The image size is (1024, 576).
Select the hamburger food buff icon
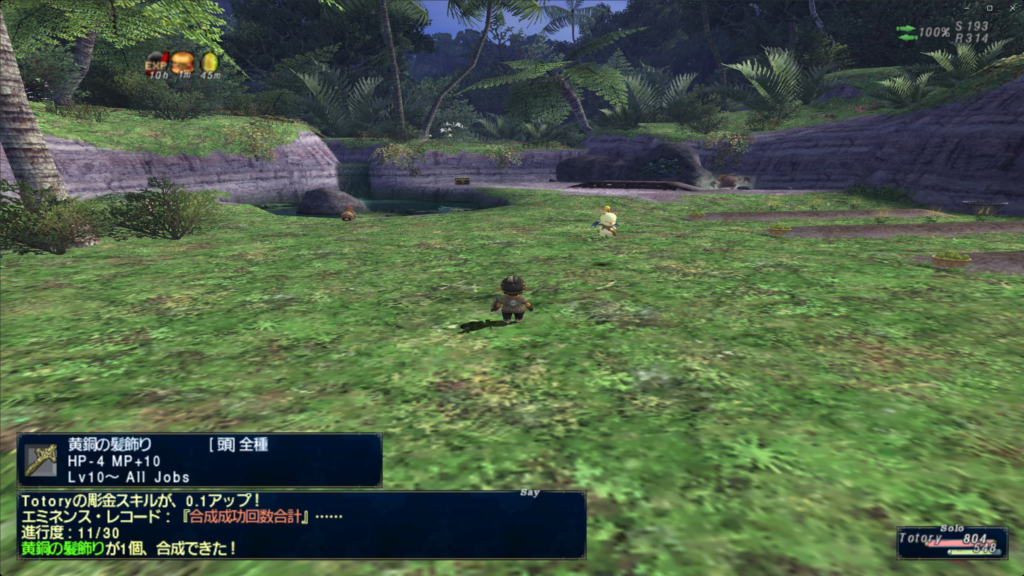183,64
